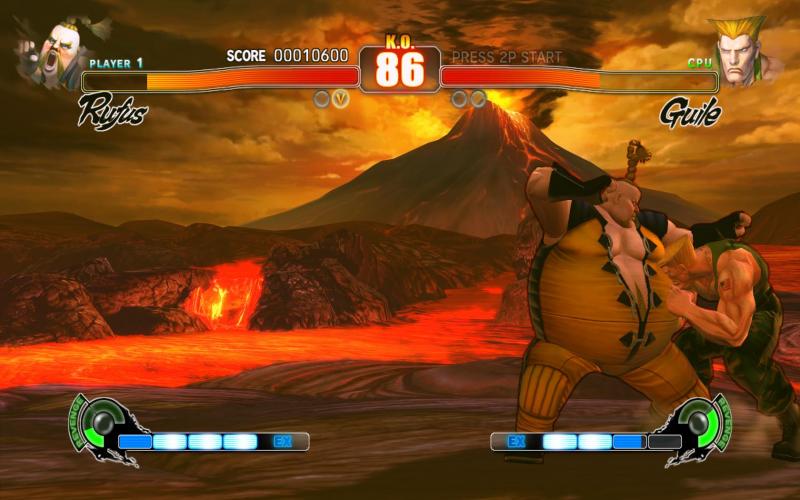The height and width of the screenshot is (500, 800).
Task: Click the Rufus character portrait
Action: (x=47, y=52)
